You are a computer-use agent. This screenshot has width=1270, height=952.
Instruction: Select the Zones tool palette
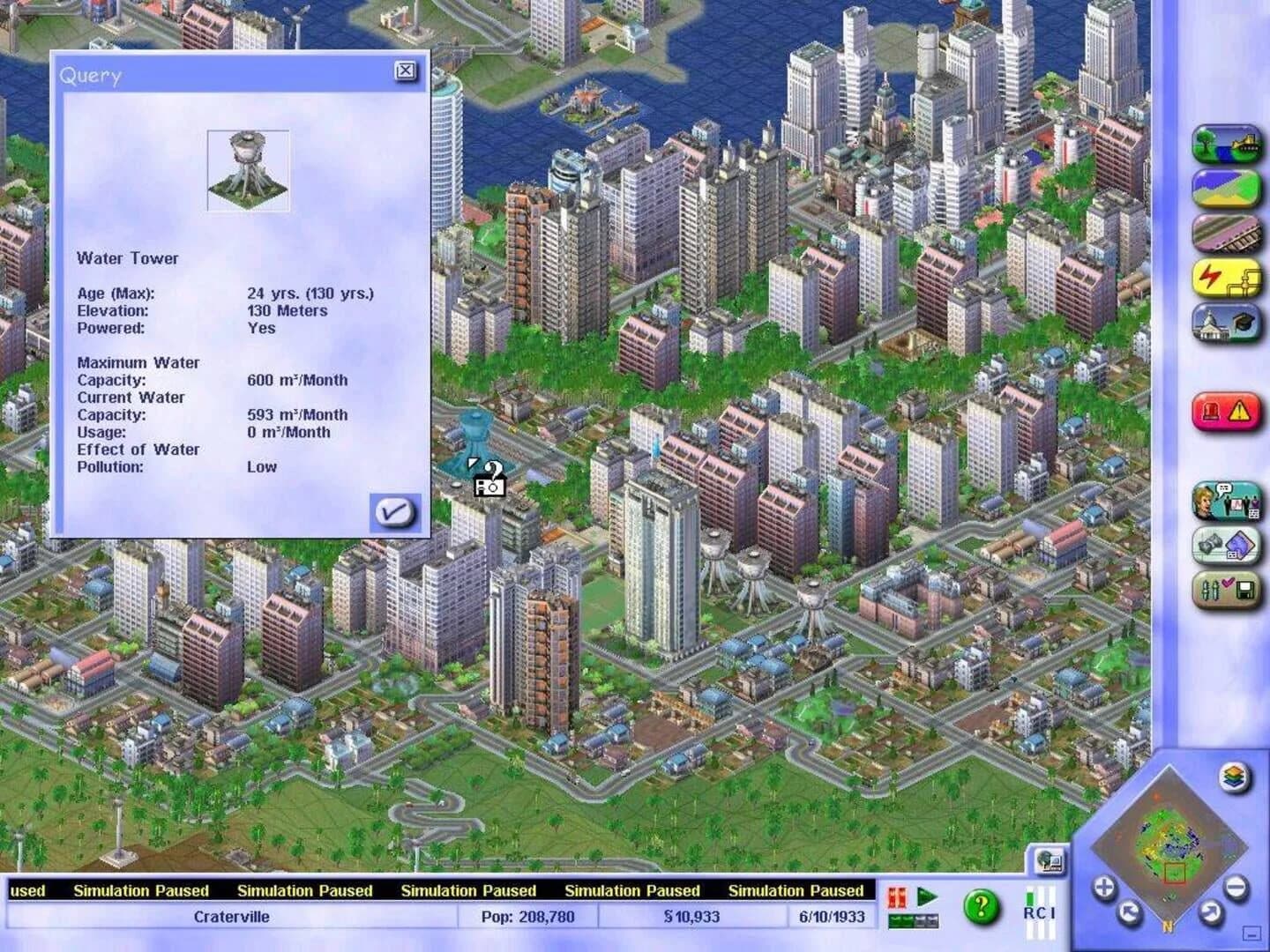pyautogui.click(x=1227, y=190)
